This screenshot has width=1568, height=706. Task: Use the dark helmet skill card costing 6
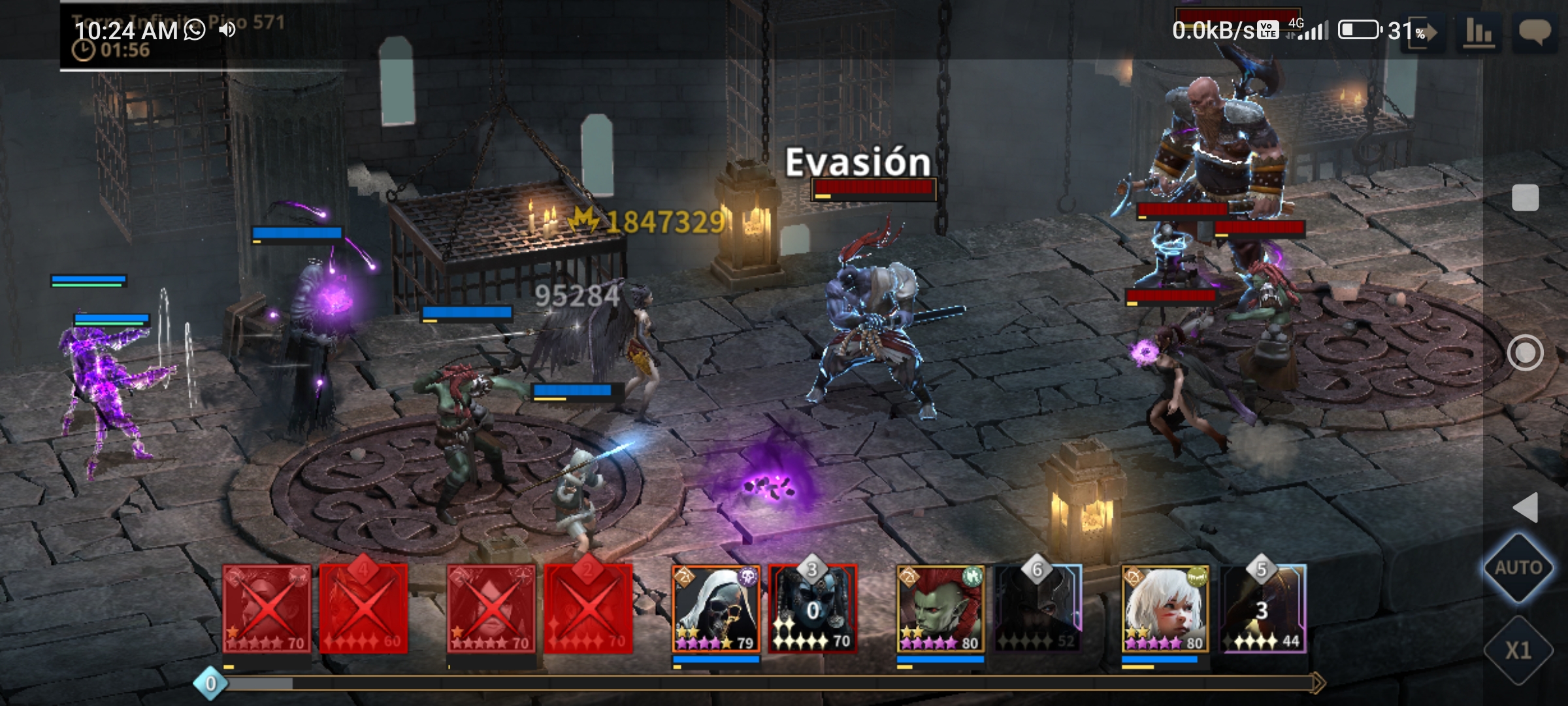tap(1037, 609)
